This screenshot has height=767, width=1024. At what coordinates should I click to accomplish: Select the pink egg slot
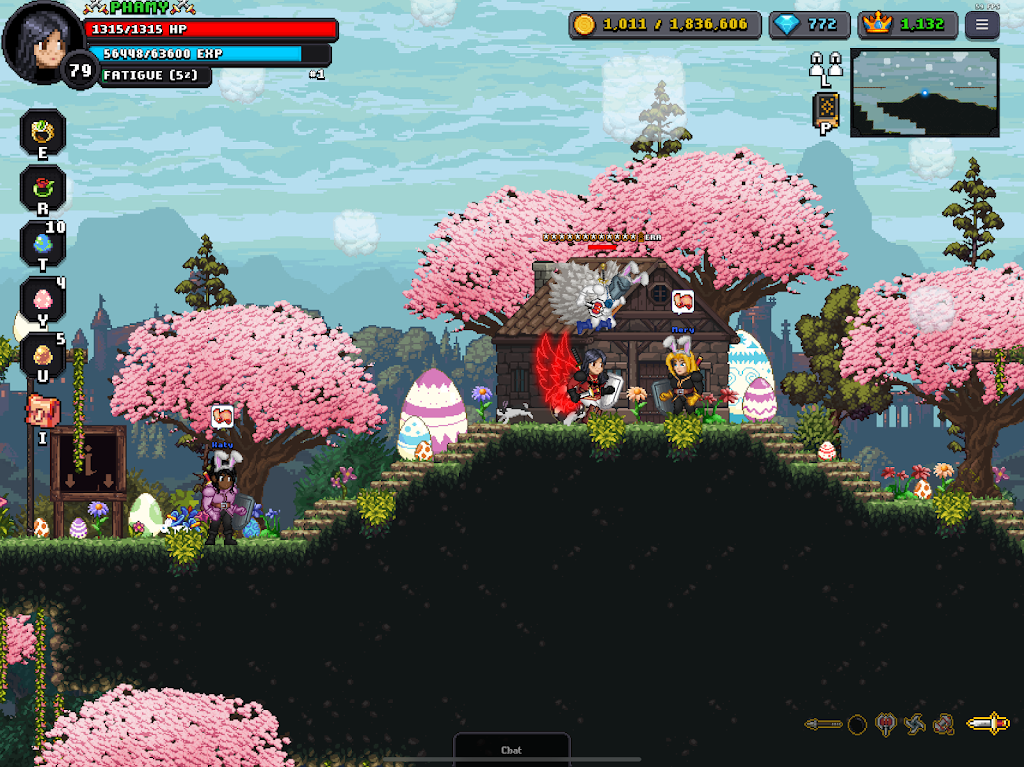click(x=43, y=299)
